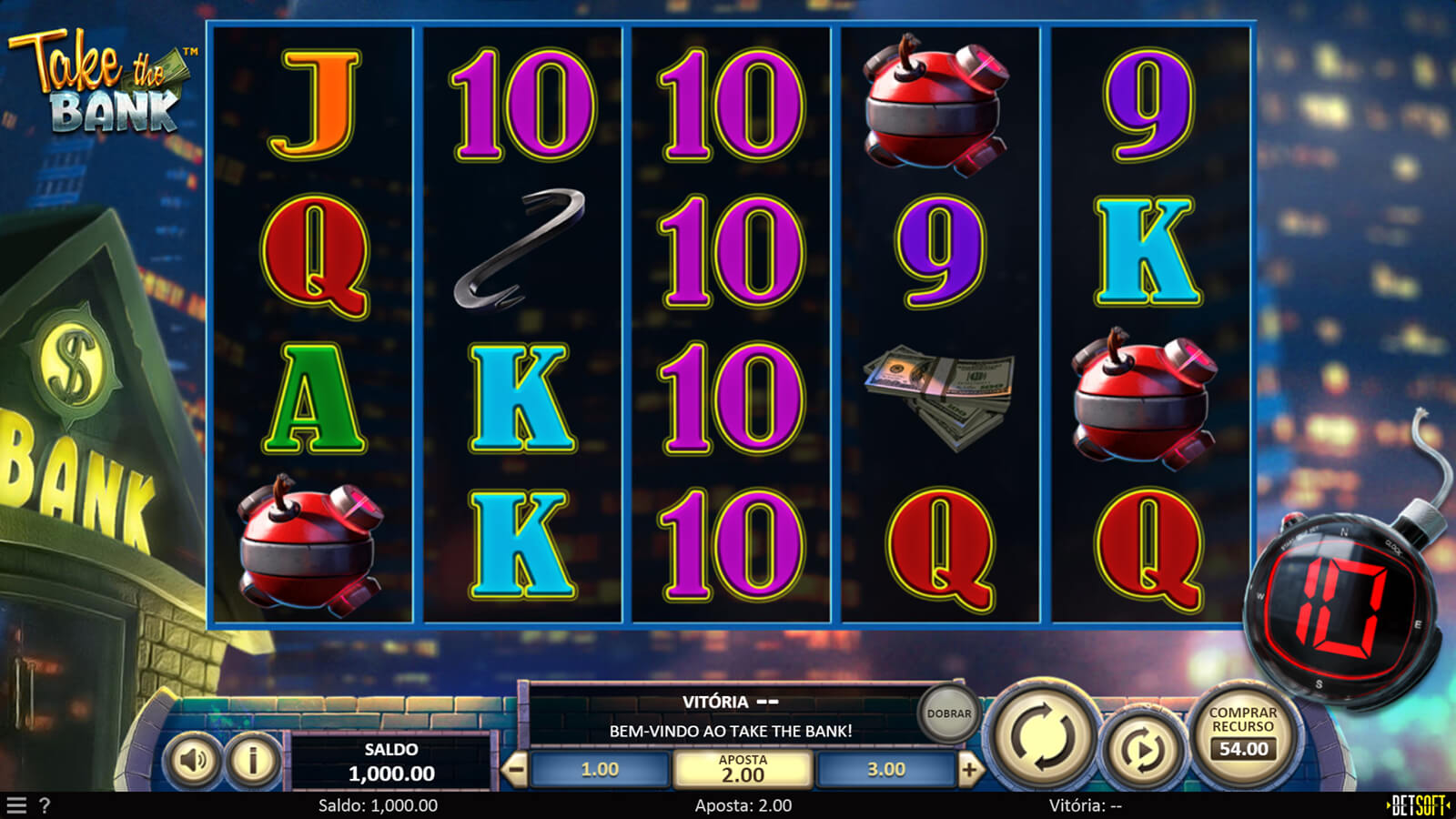Activate the Dobrar double-up button
Viewport: 1456px width, 819px height.
click(948, 713)
